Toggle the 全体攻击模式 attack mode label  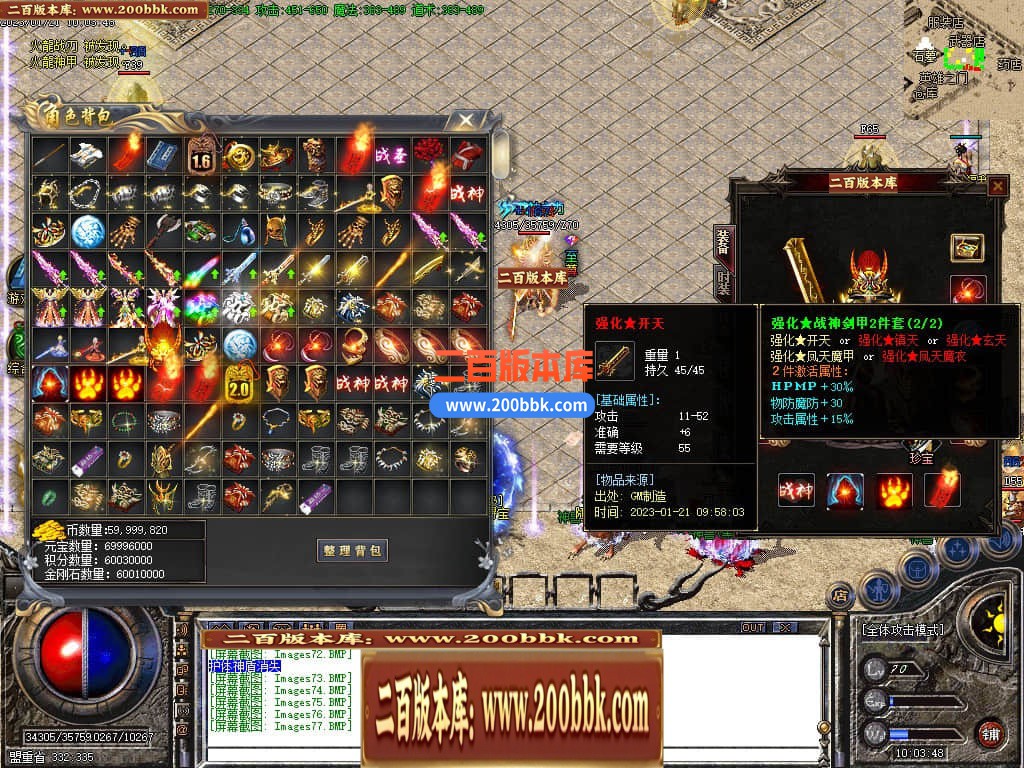click(x=902, y=631)
